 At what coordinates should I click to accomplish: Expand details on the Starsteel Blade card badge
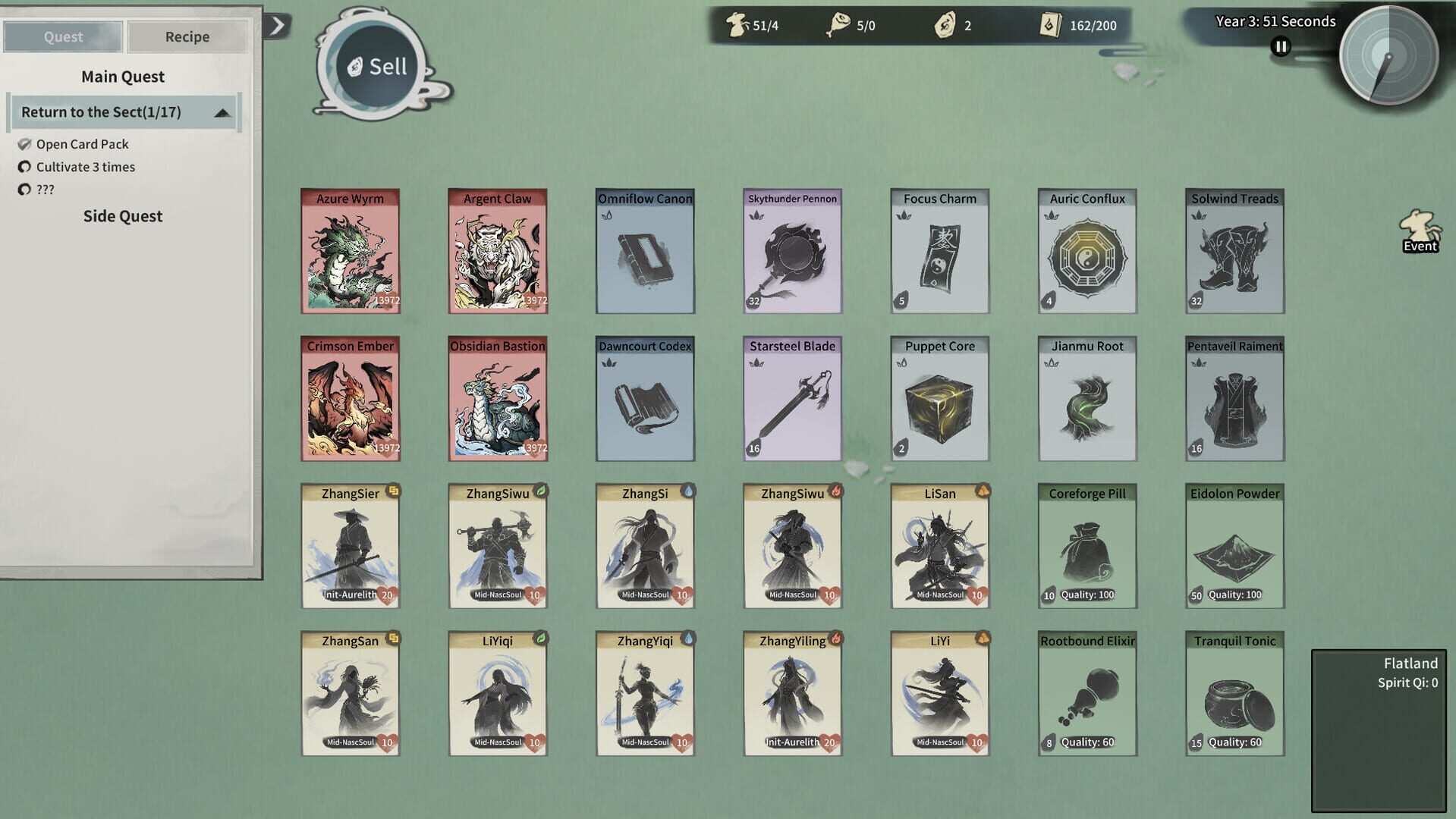coord(753,449)
